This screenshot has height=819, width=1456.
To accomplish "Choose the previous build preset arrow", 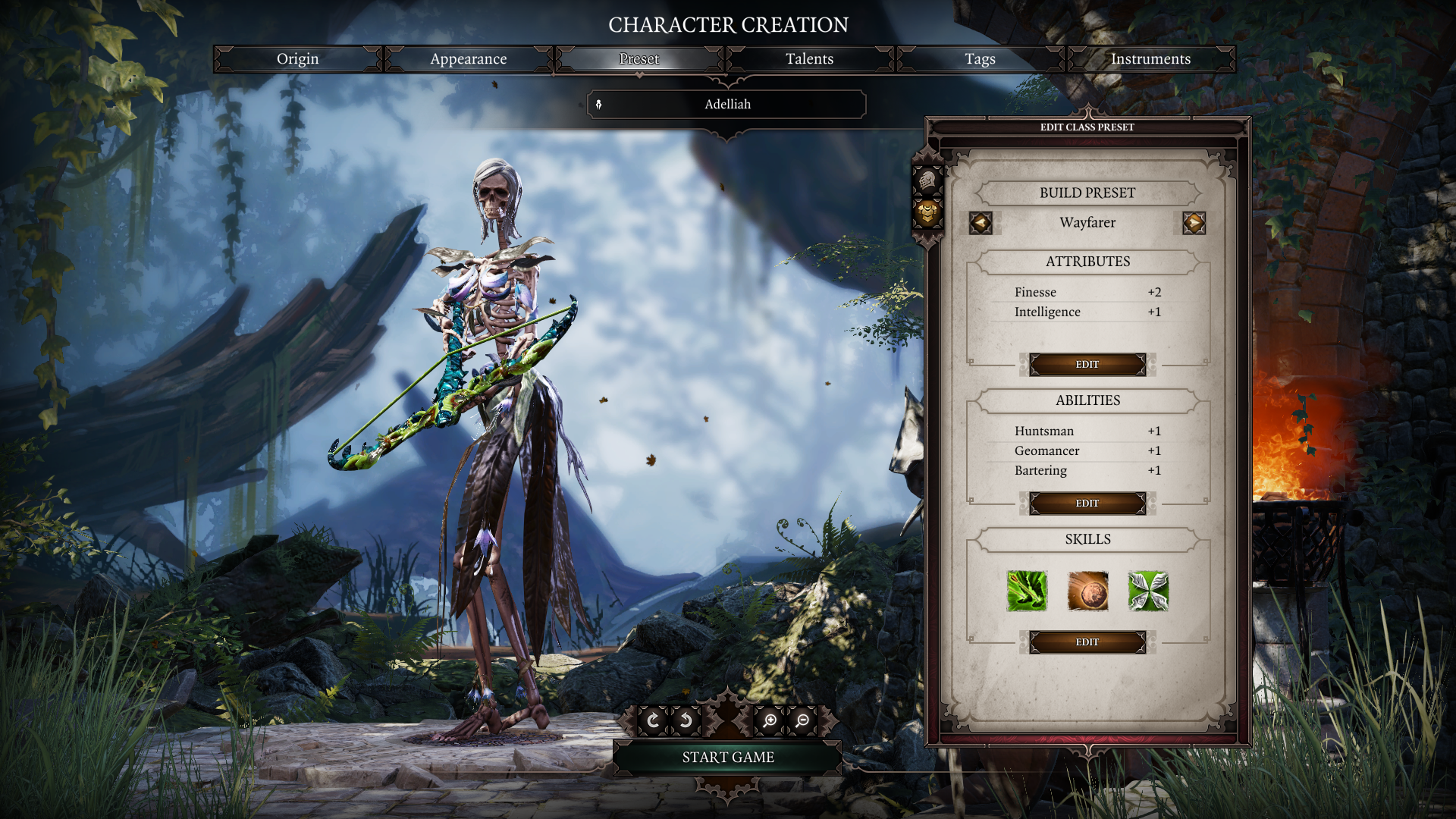I will (x=981, y=223).
